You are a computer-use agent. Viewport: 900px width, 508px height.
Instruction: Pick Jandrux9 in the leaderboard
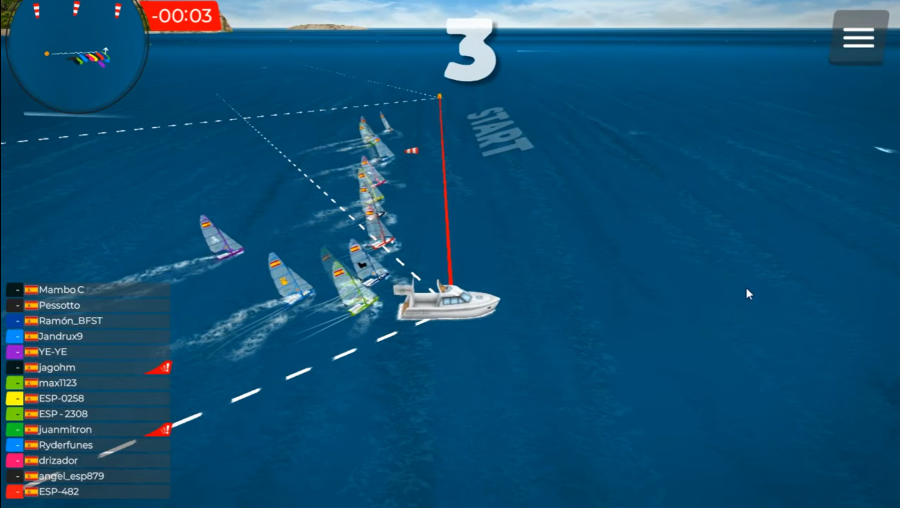click(x=88, y=336)
